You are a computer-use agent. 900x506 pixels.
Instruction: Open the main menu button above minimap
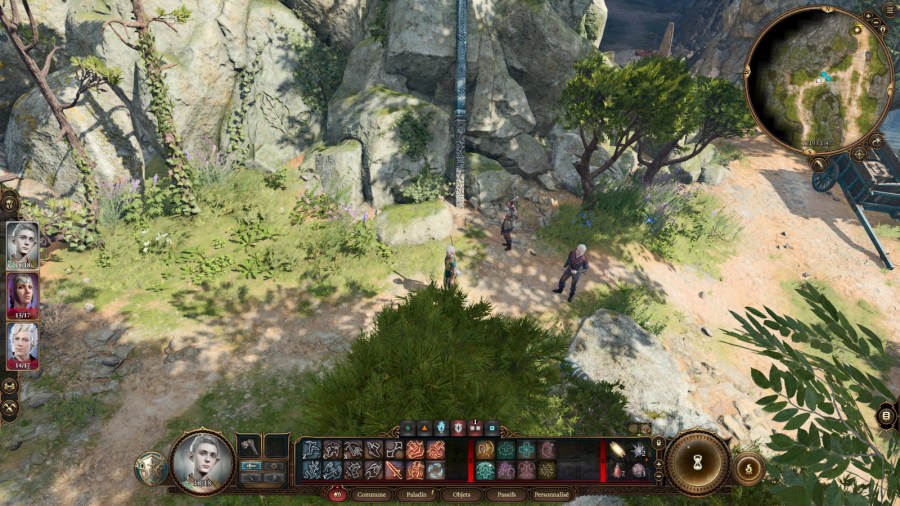pos(889,10)
